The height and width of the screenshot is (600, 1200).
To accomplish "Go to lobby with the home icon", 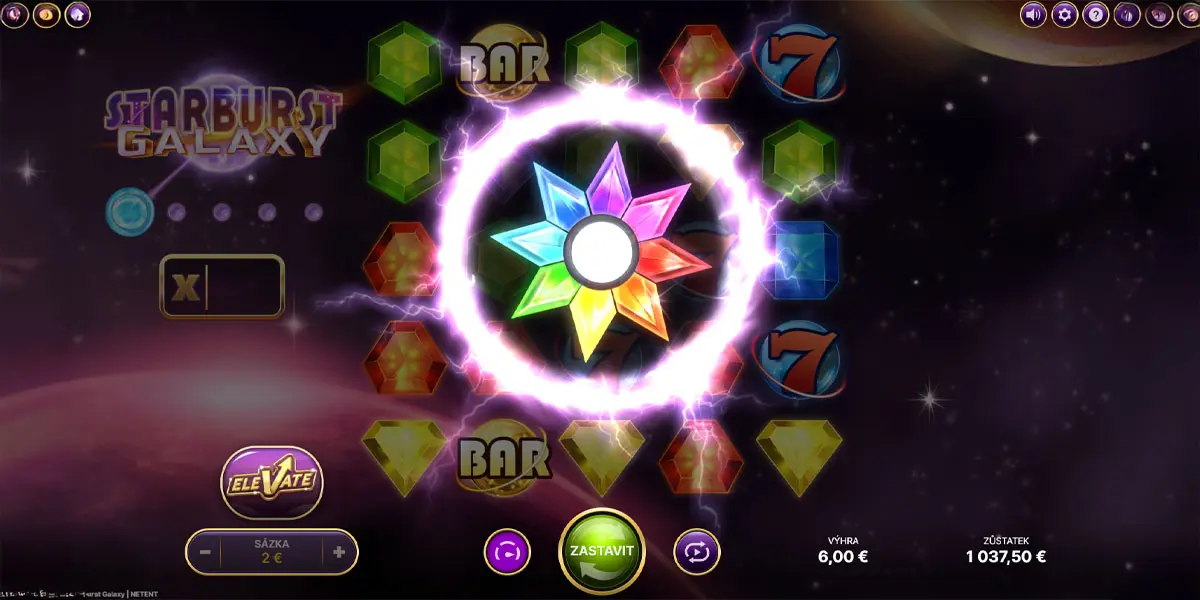I will (x=77, y=15).
